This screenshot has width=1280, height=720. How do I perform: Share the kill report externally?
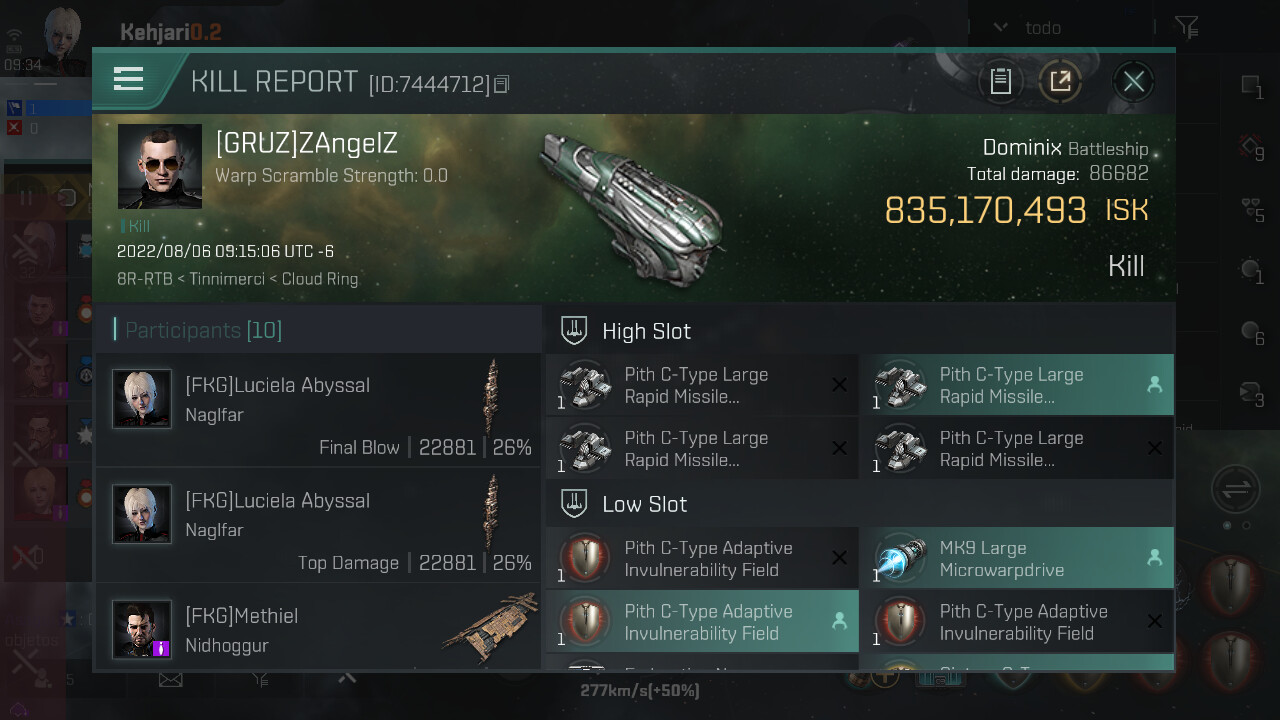coord(1060,81)
